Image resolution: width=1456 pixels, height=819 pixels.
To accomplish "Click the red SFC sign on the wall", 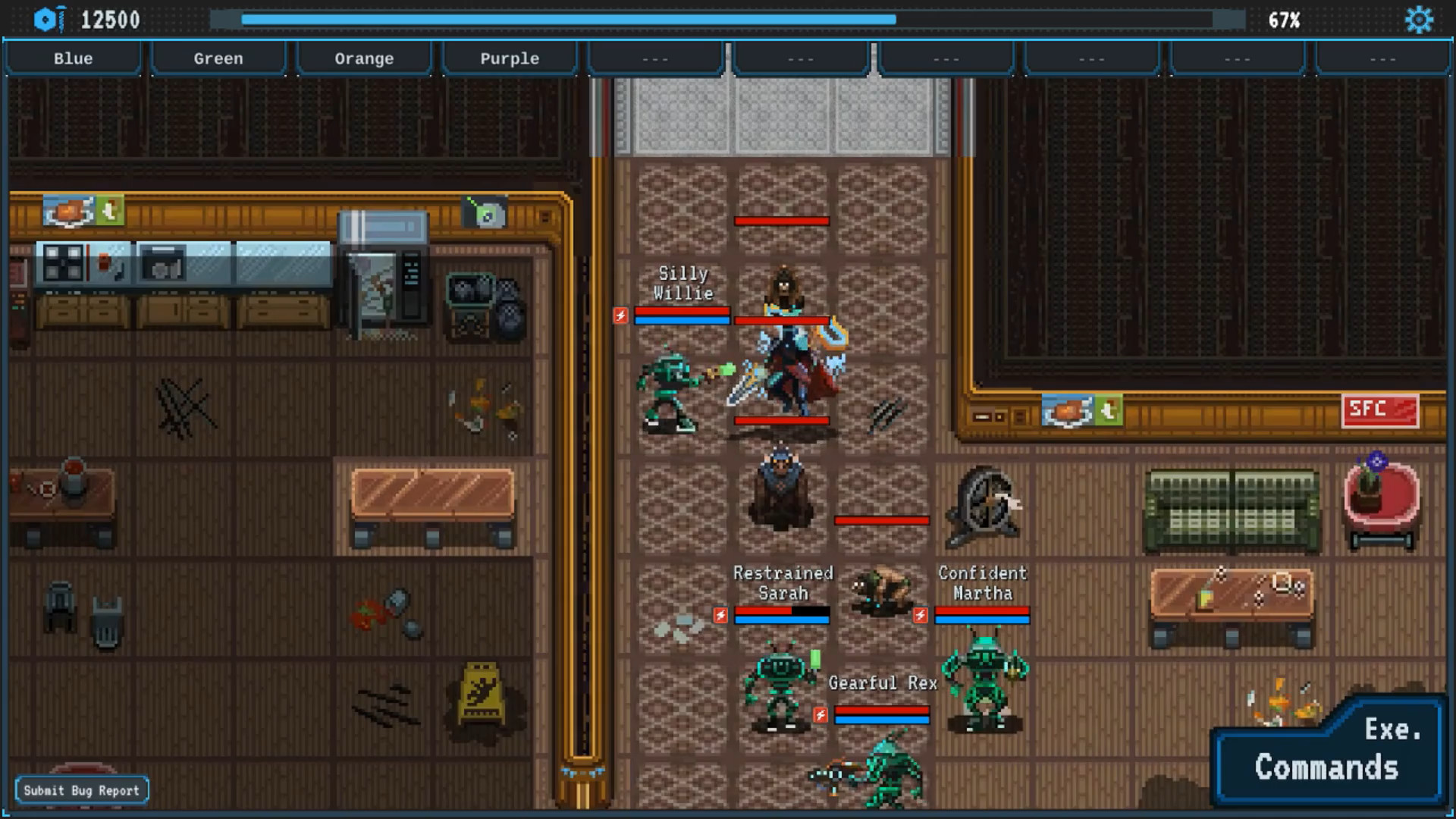I will 1380,409.
